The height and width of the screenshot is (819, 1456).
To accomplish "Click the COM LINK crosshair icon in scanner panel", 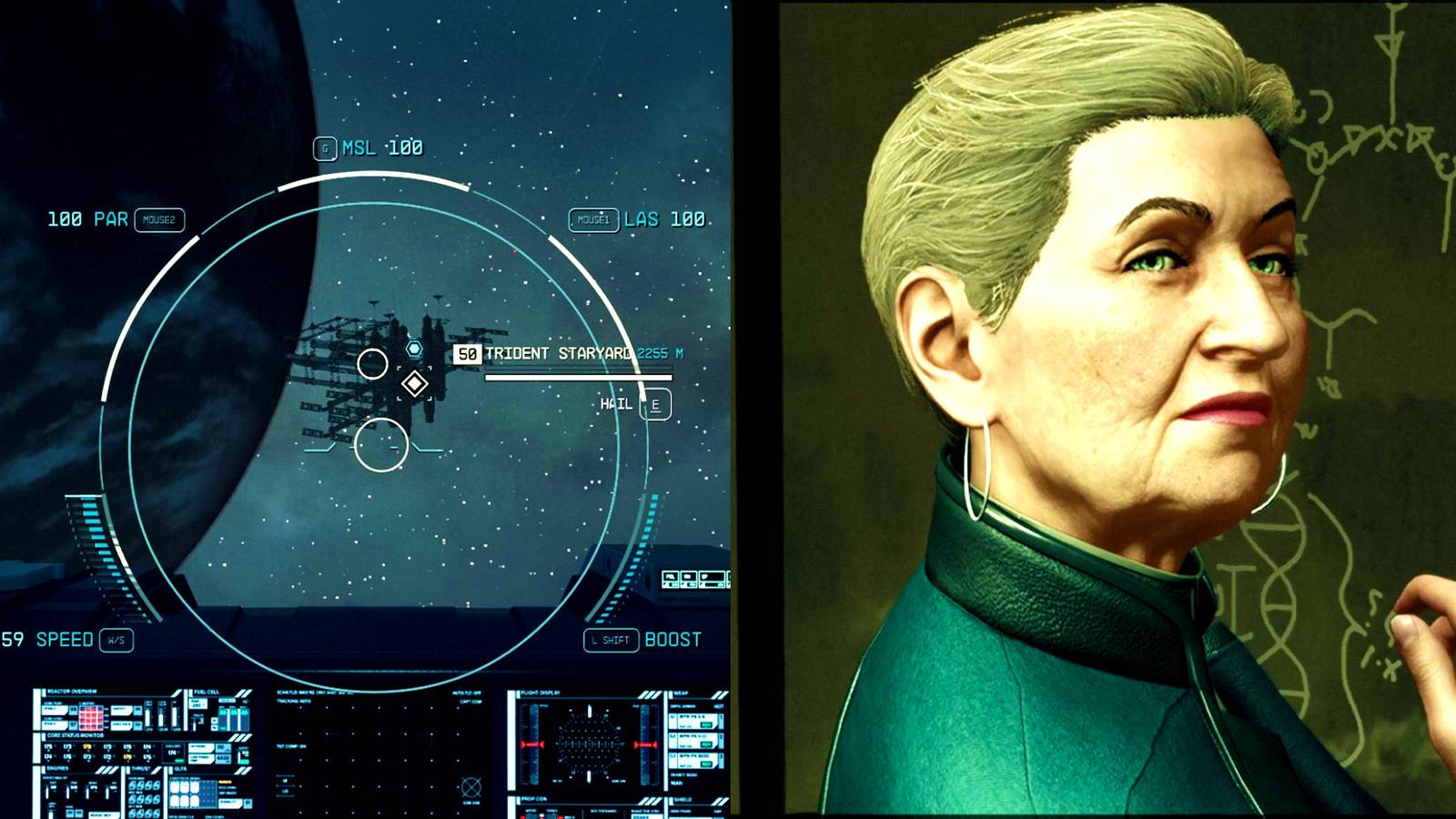I will pos(470,786).
